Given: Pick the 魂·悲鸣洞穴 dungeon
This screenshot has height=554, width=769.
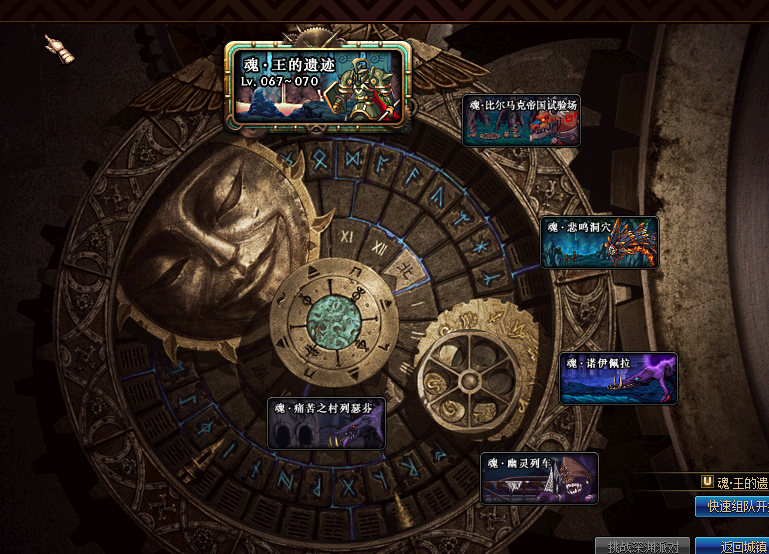Looking at the screenshot, I should tap(599, 243).
